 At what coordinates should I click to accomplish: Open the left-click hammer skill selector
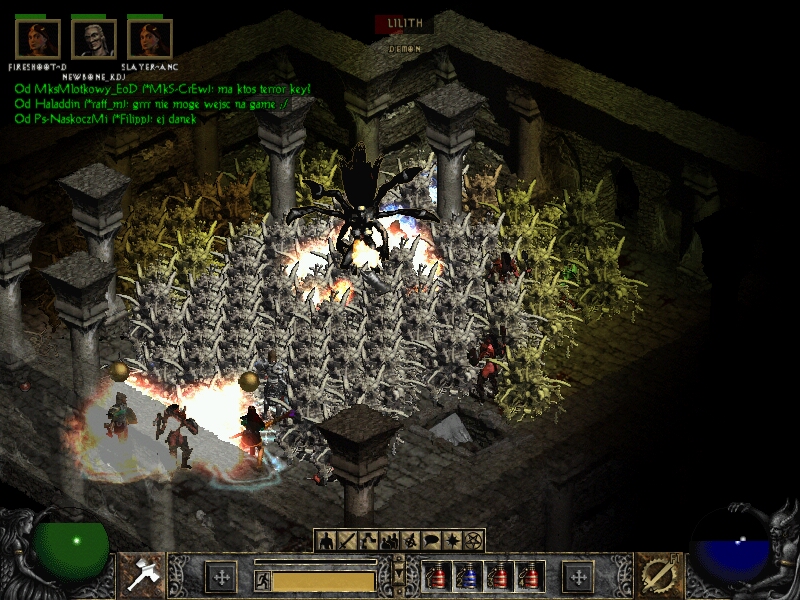140,576
